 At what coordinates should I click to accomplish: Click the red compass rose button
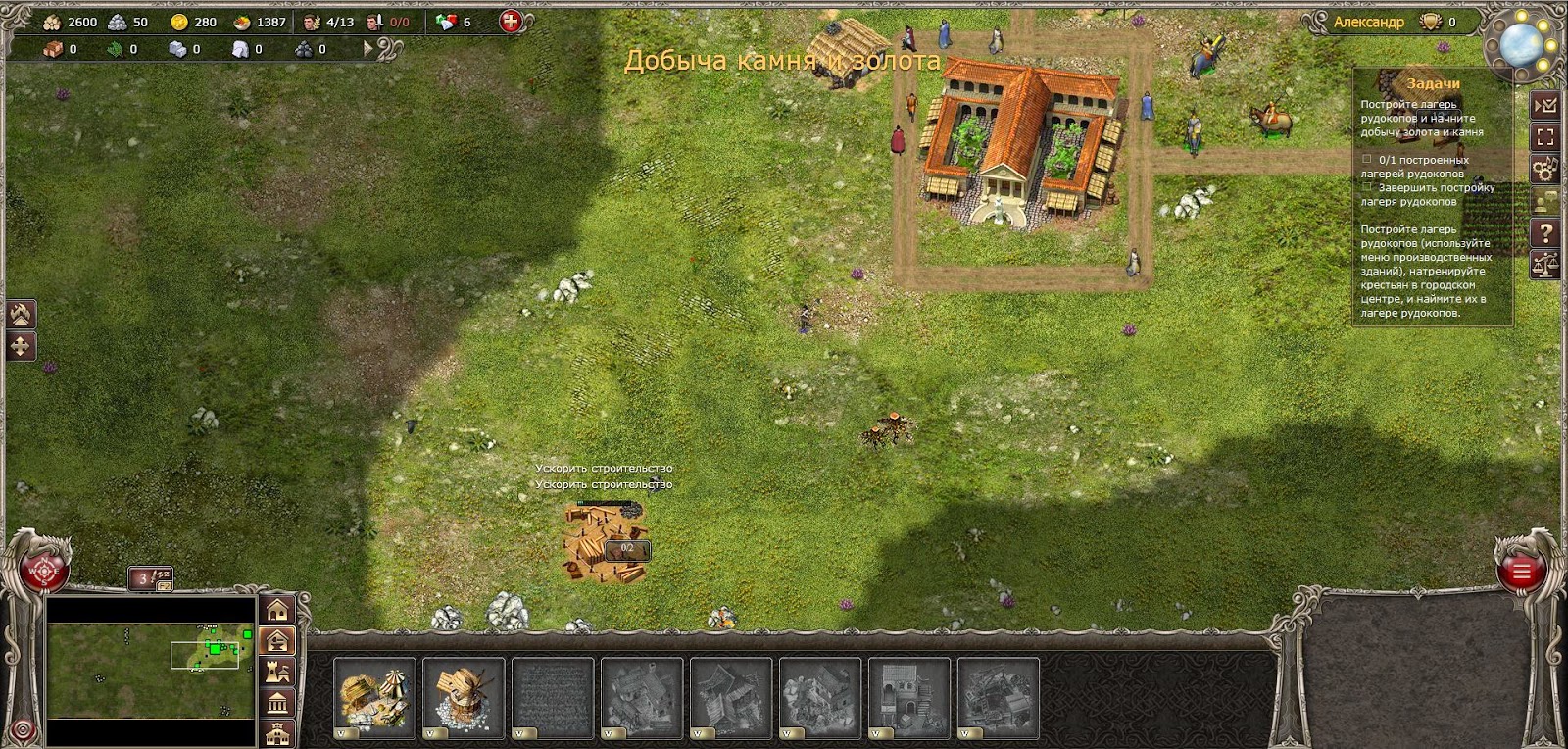(x=44, y=570)
